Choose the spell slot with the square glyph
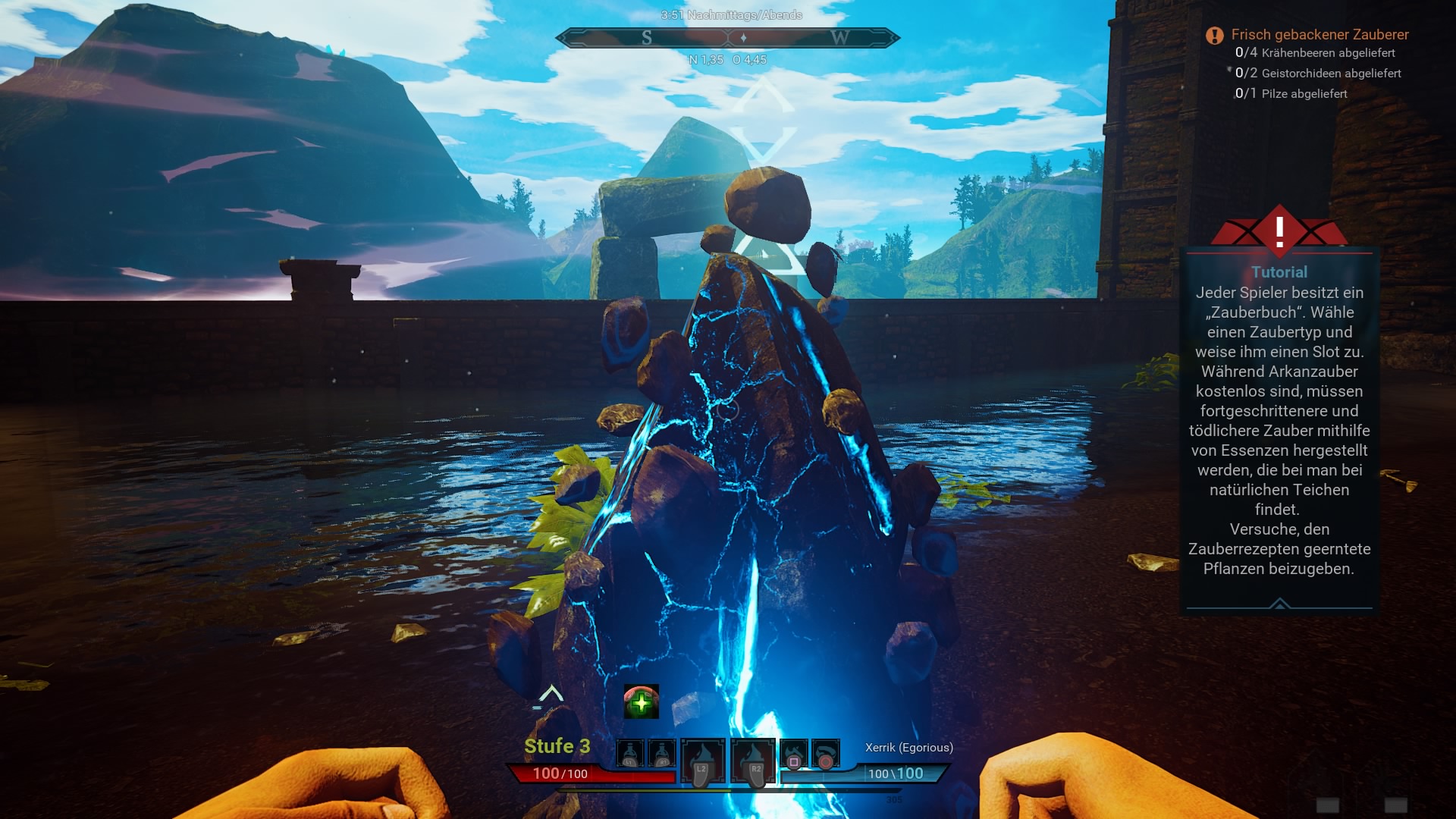1456x819 pixels. point(794,754)
